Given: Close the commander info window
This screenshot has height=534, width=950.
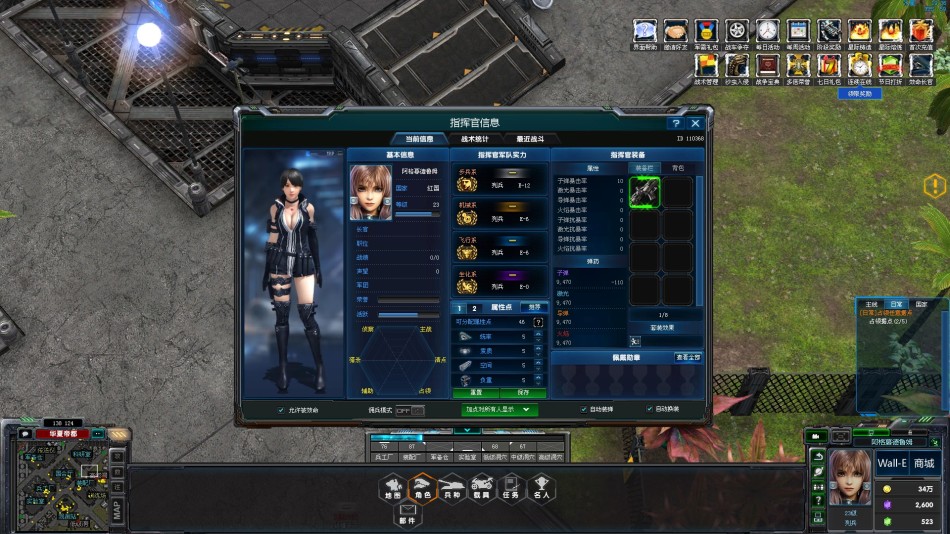Looking at the screenshot, I should point(695,123).
